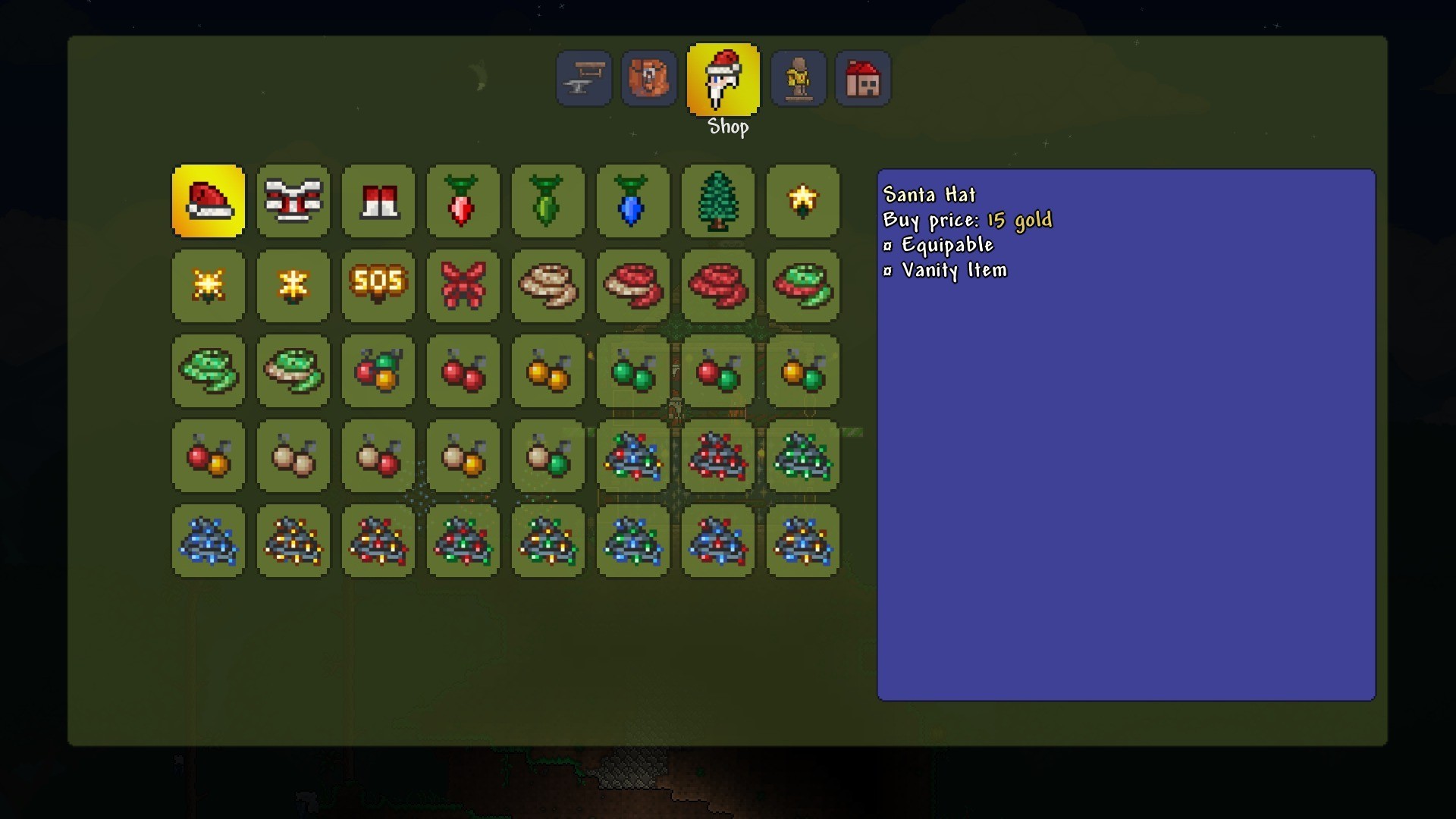Switch to the Housing tab with house icon
Image resolution: width=1456 pixels, height=819 pixels.
(863, 78)
